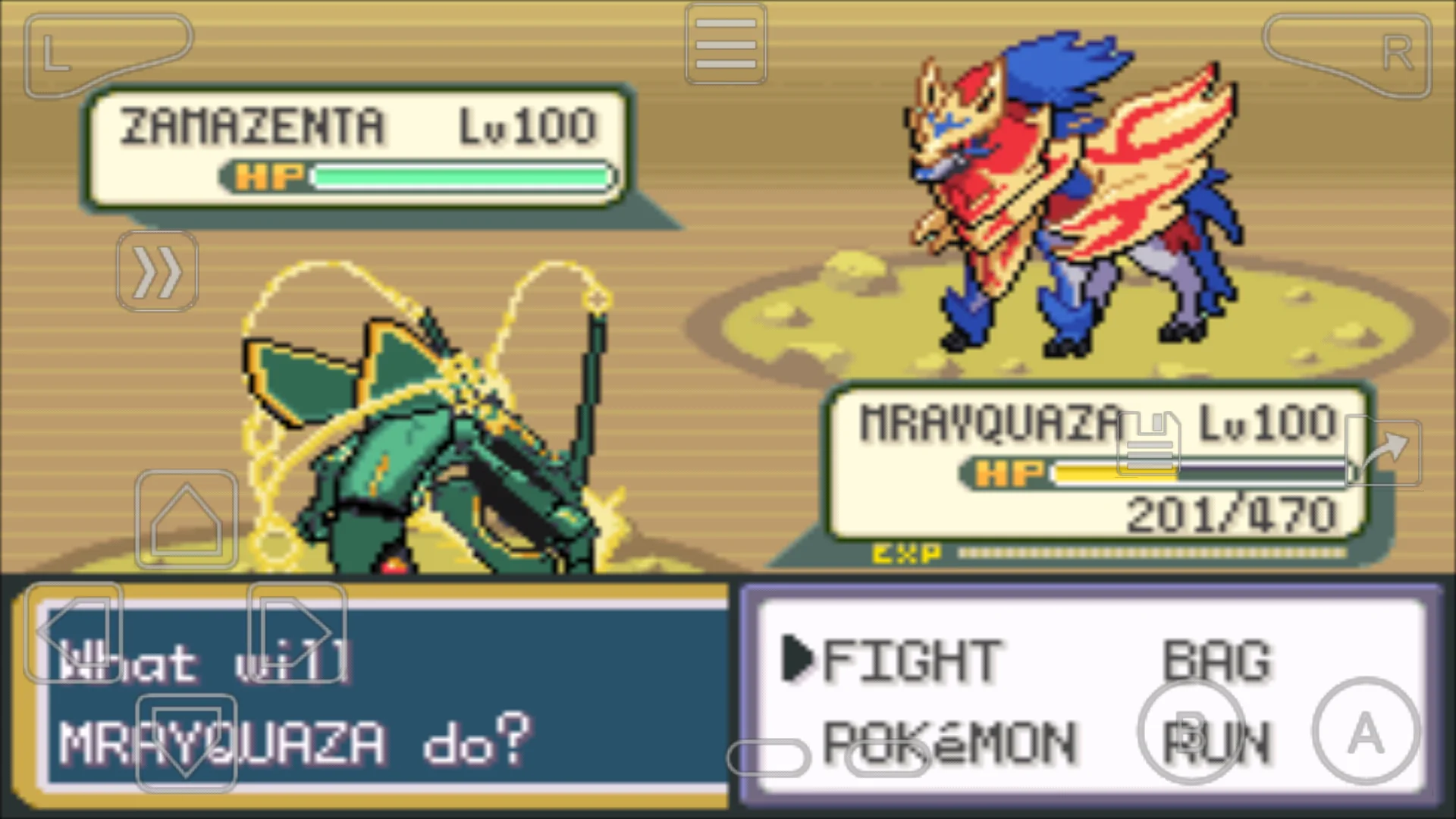Open the emulator hamburger menu
Screen dimensions: 1456x819
pos(725,43)
